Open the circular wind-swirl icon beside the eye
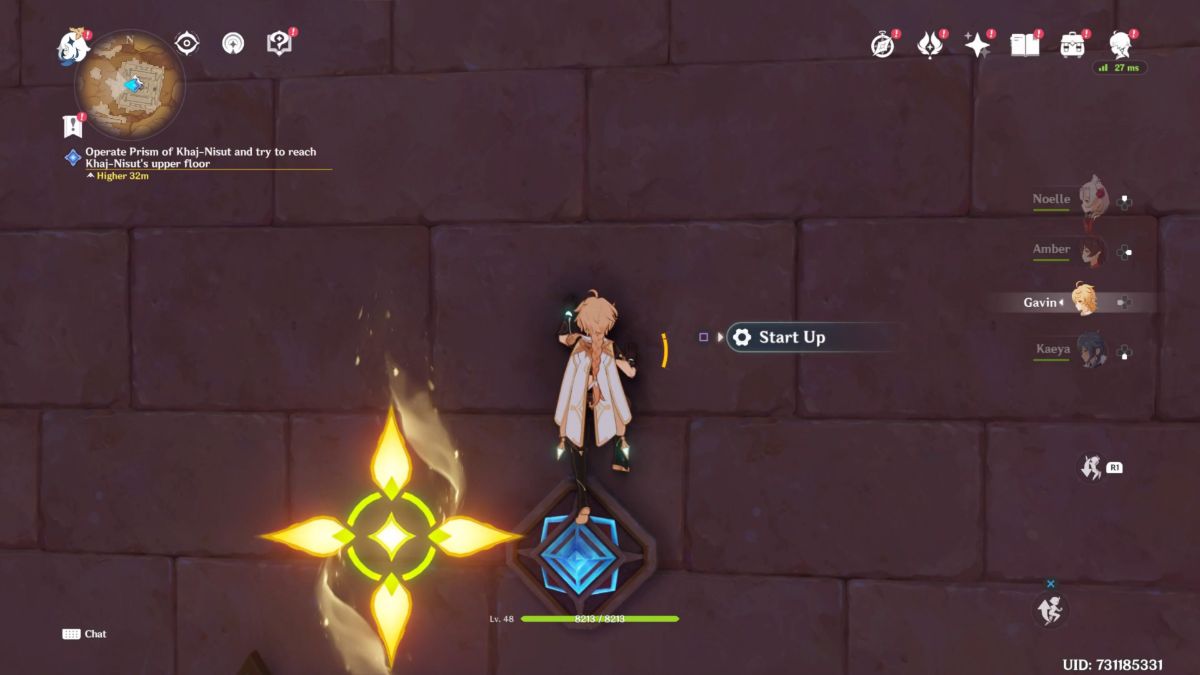The height and width of the screenshot is (675, 1200). pyautogui.click(x=233, y=43)
